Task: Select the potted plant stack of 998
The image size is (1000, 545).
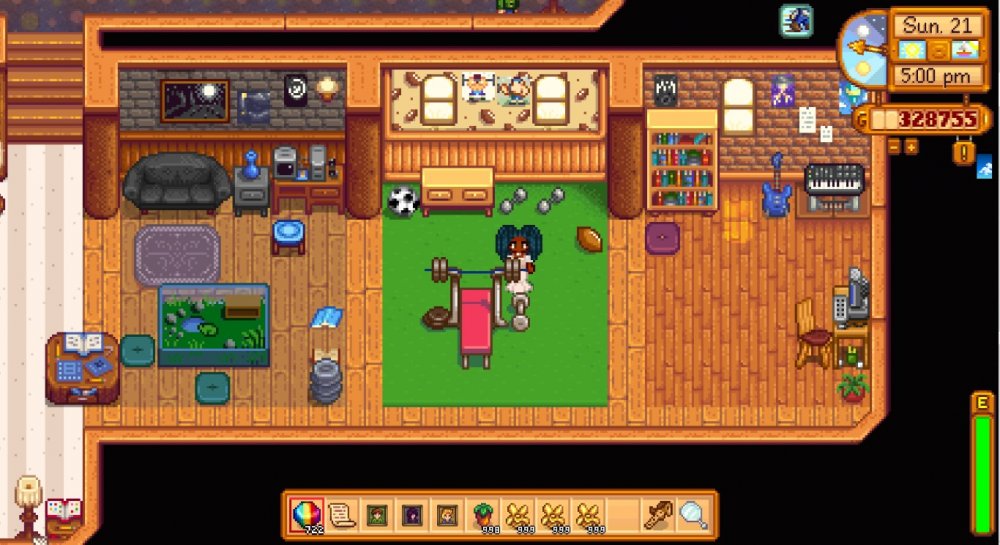Action: tap(483, 515)
